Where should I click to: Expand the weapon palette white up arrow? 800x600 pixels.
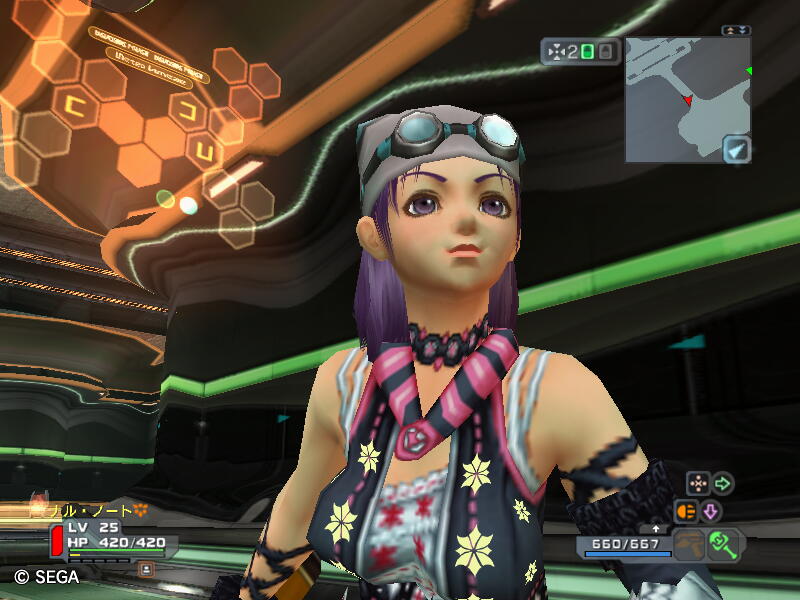coord(656,528)
